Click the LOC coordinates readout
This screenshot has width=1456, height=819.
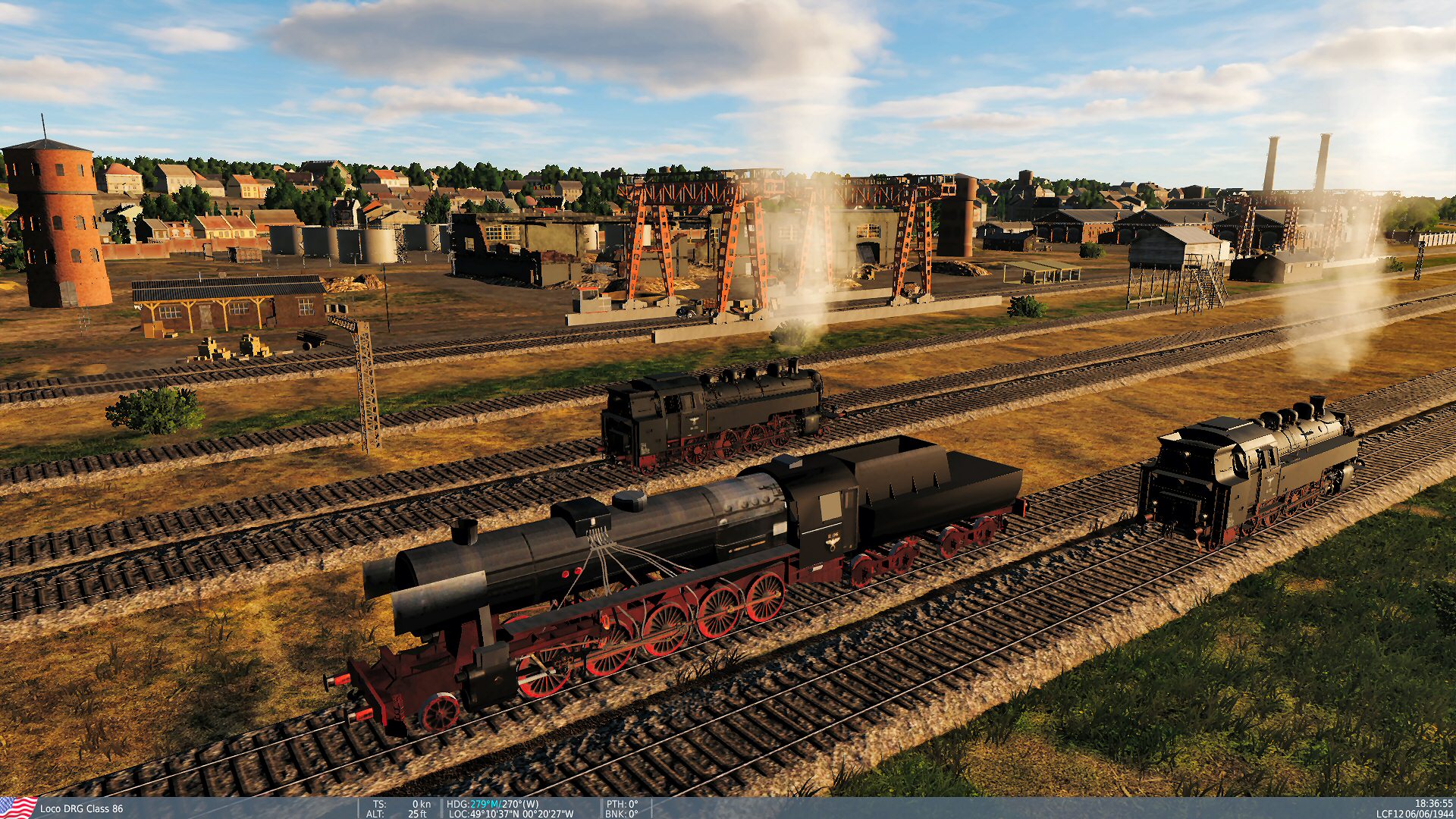pyautogui.click(x=512, y=814)
